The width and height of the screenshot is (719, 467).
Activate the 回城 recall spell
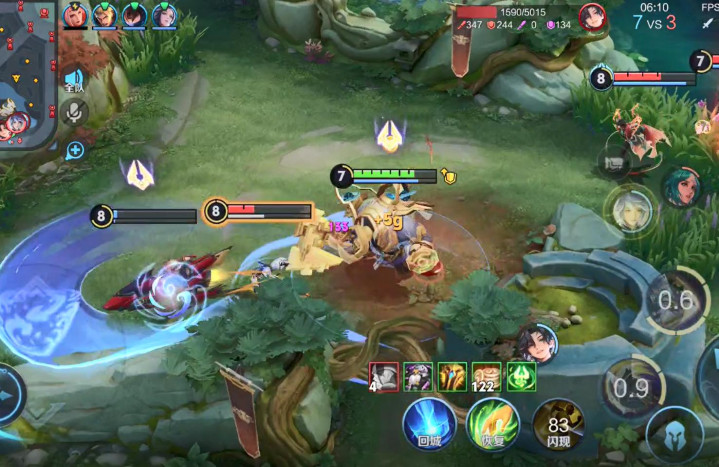point(429,425)
